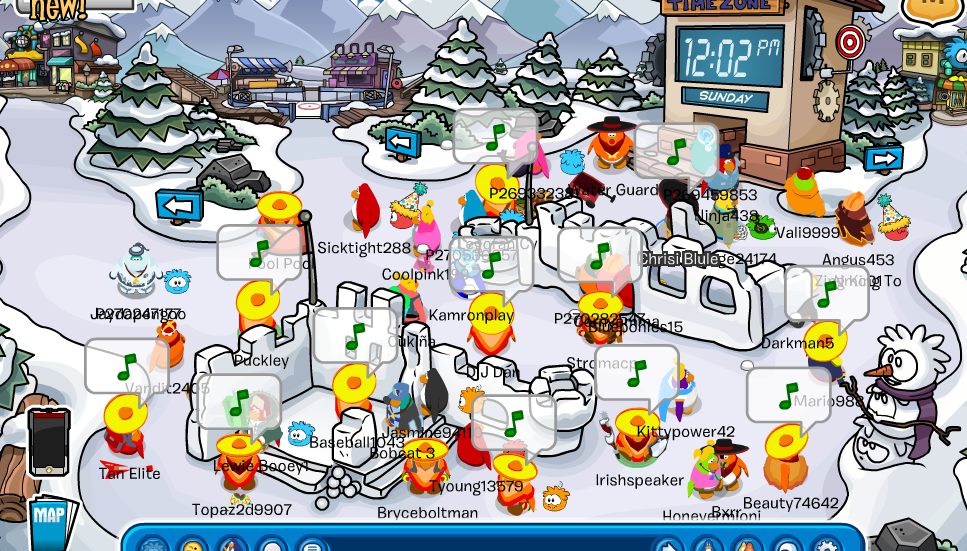
Task: Open the spy phone
Action: pos(48,440)
